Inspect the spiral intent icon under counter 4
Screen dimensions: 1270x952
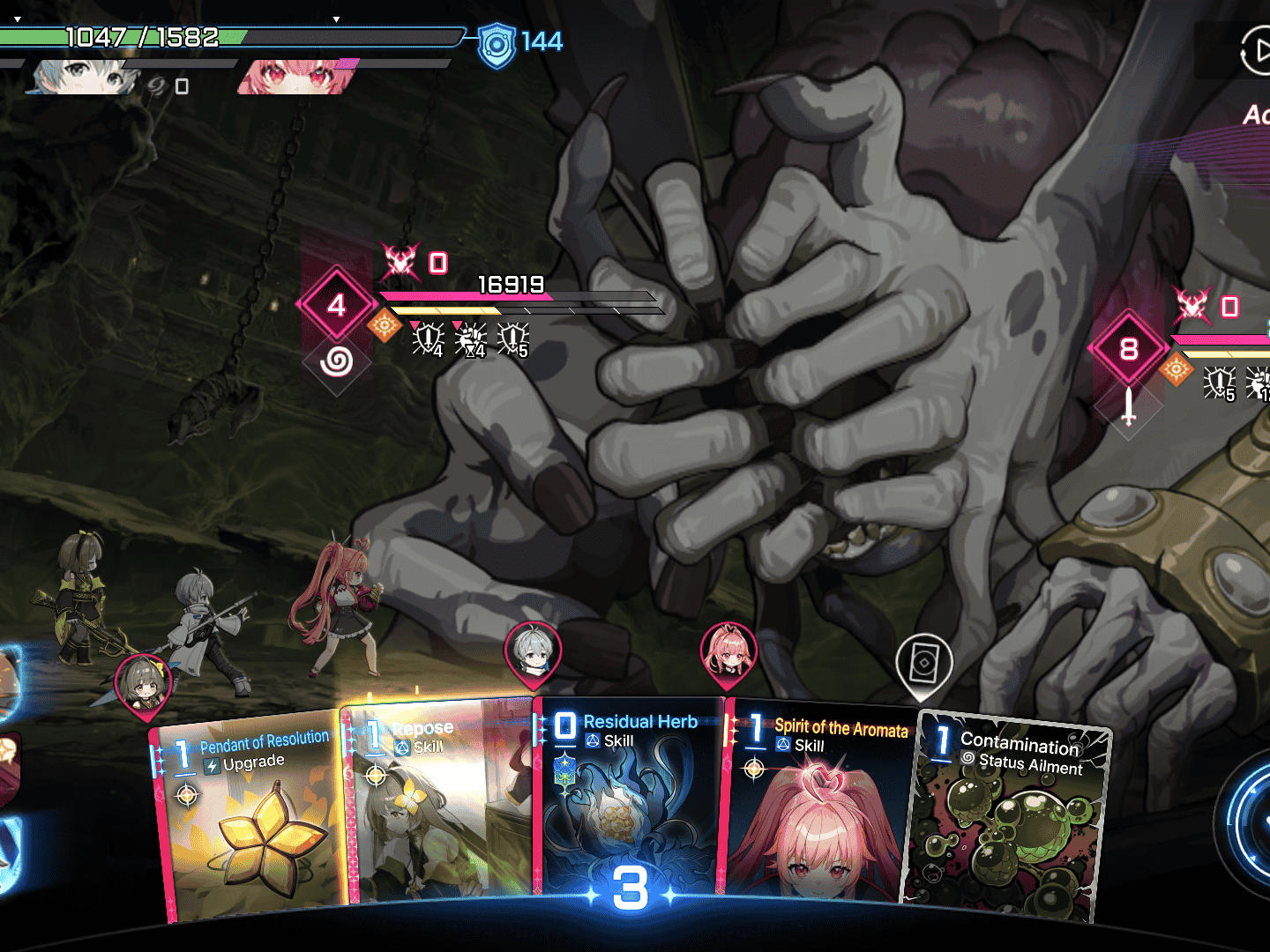[x=336, y=361]
